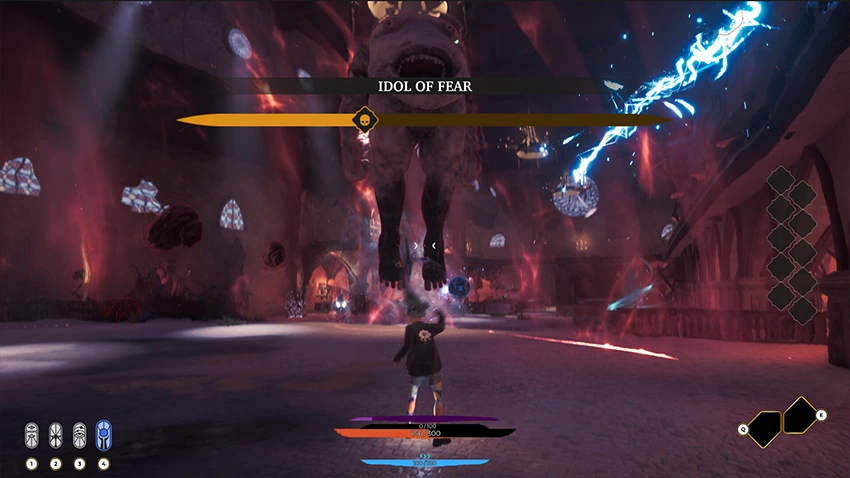Choose the starburst rune icon numbered 2

[x=55, y=434]
